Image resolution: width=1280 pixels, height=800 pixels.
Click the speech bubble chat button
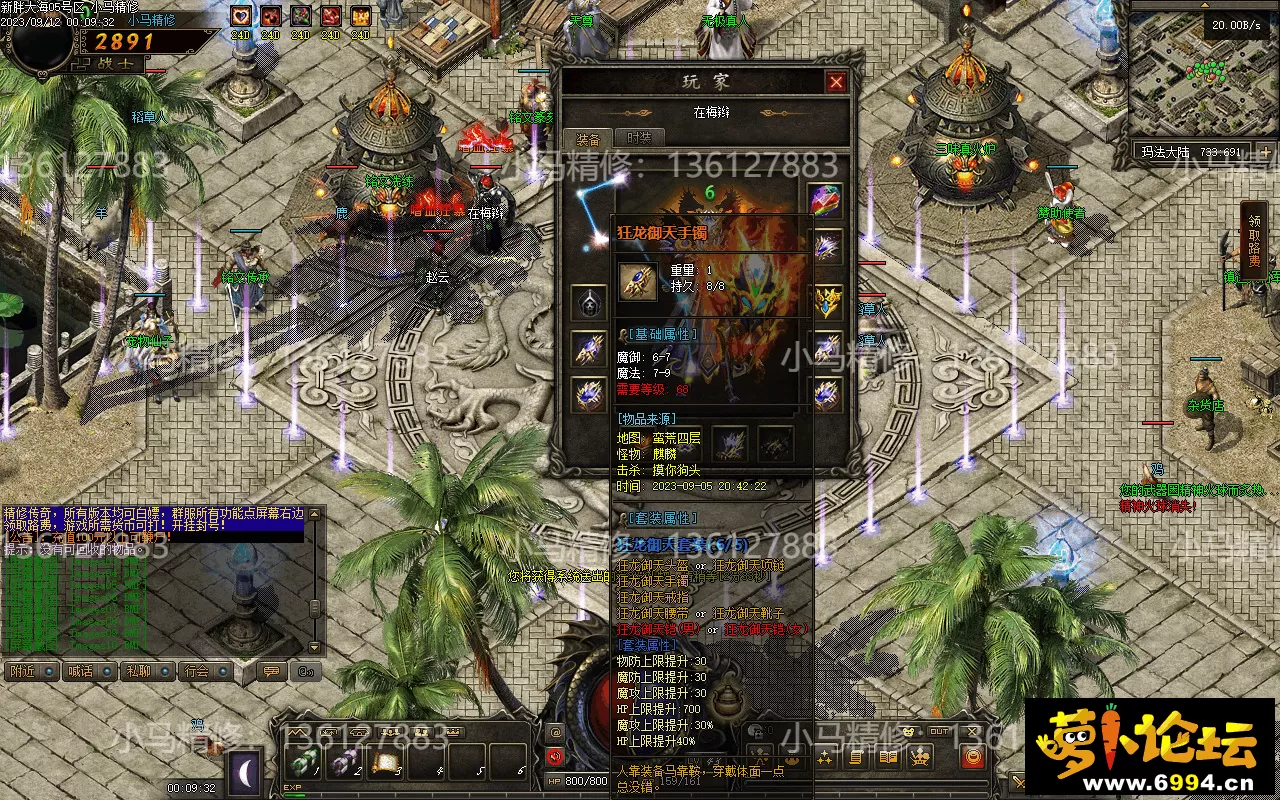tap(270, 671)
